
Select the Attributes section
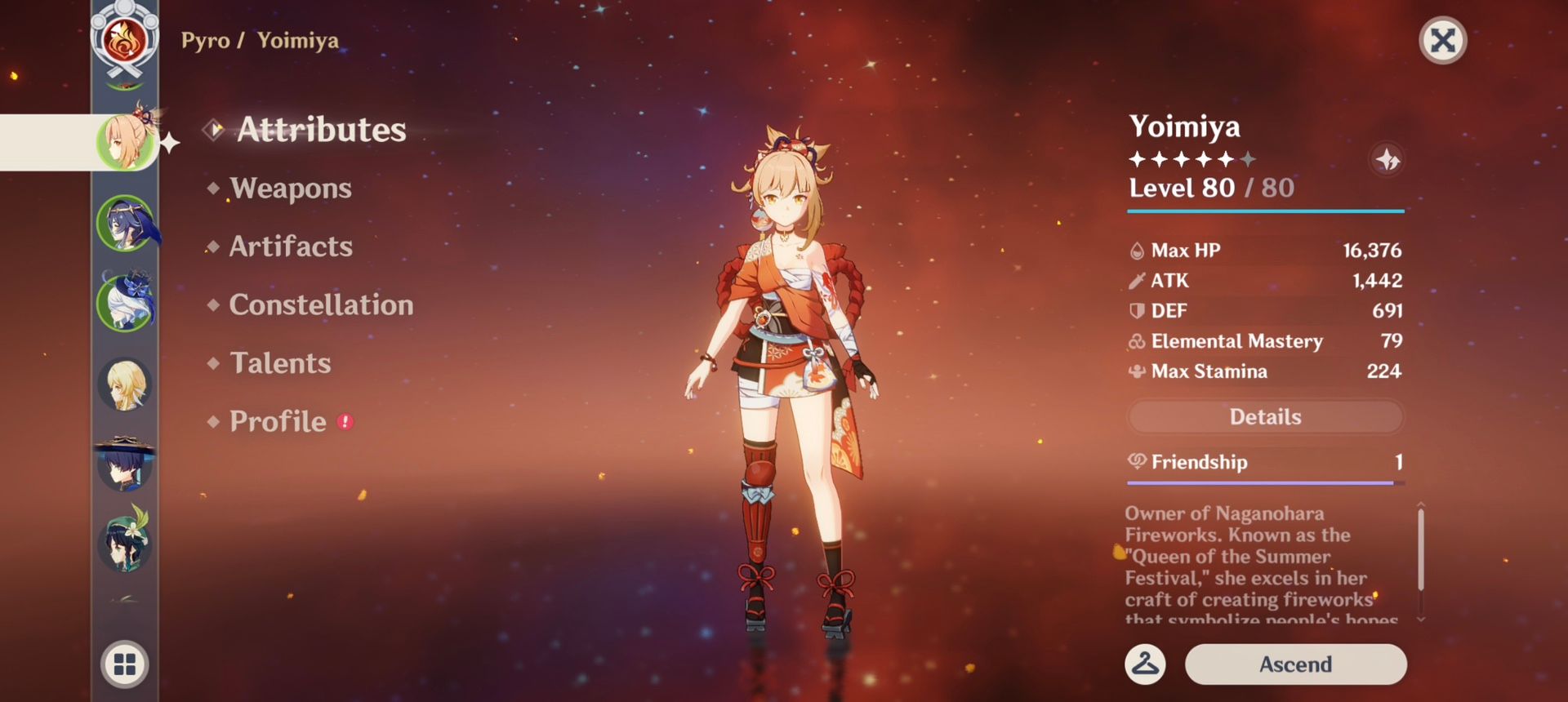(322, 130)
